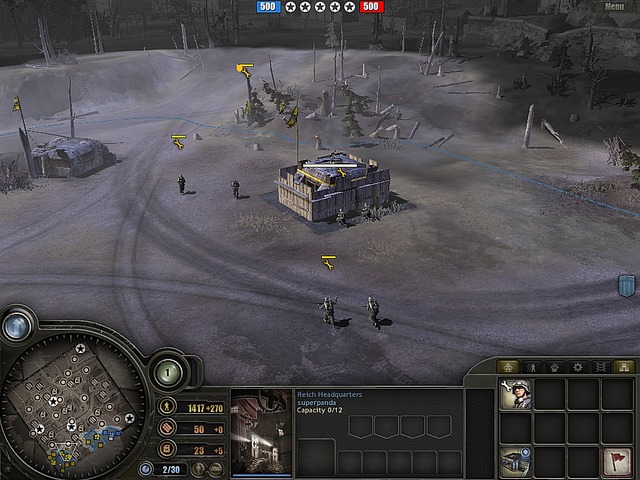Click the round population cap icon
The image size is (640, 480).
[146, 468]
